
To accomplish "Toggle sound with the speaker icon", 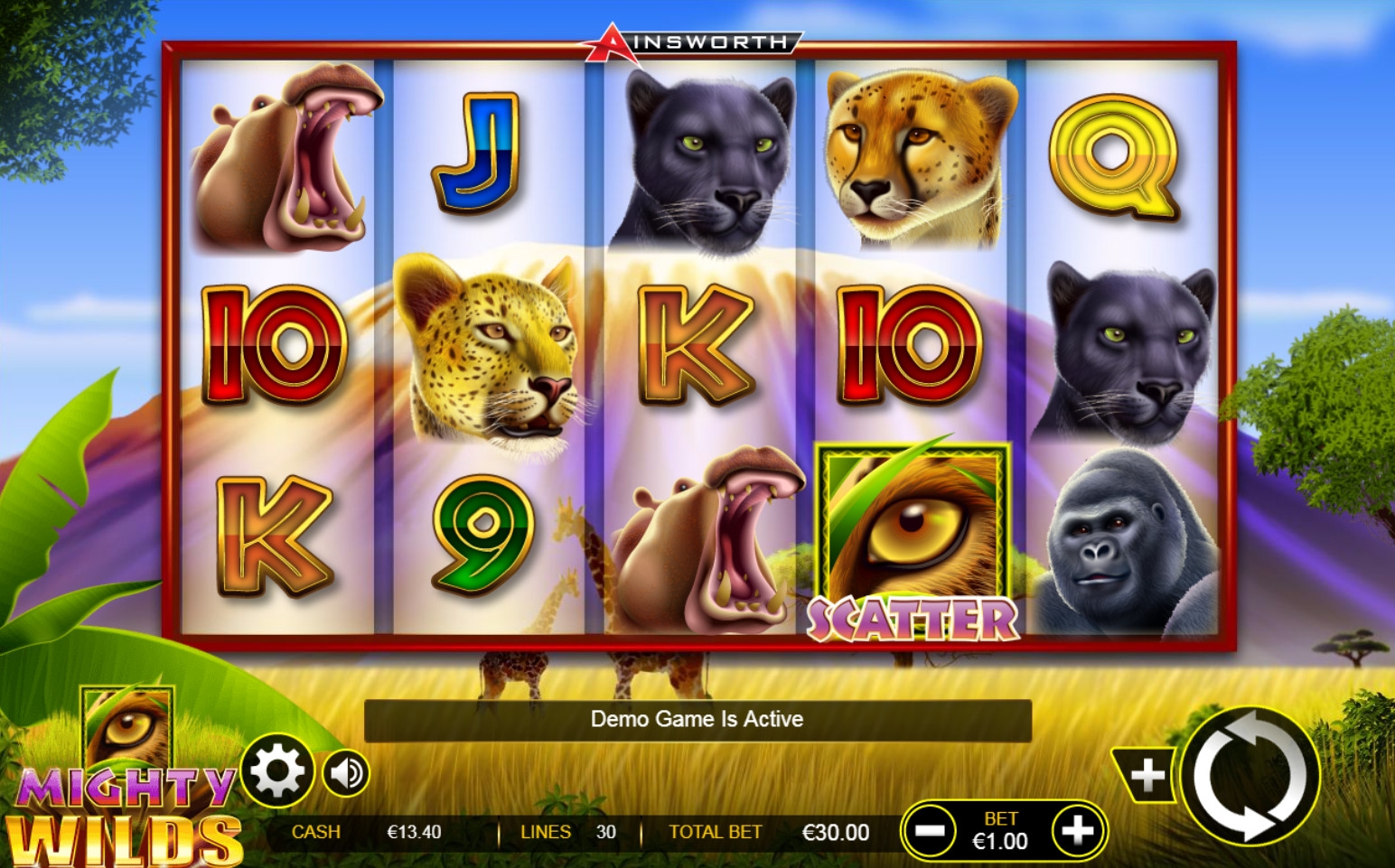I will click(x=346, y=773).
